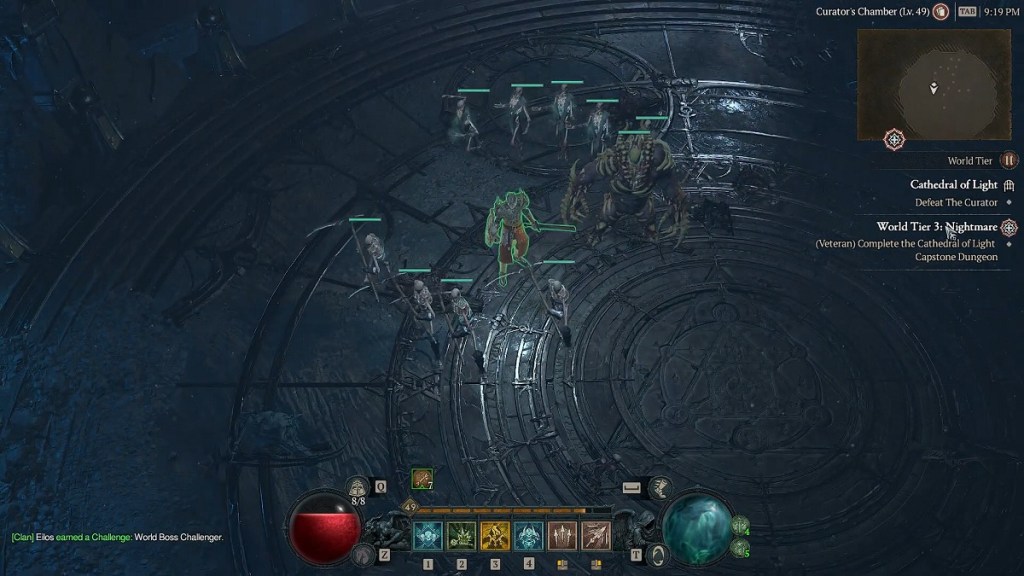Trigger the bone spear skill icon
This screenshot has width=1024, height=576.
(x=596, y=536)
